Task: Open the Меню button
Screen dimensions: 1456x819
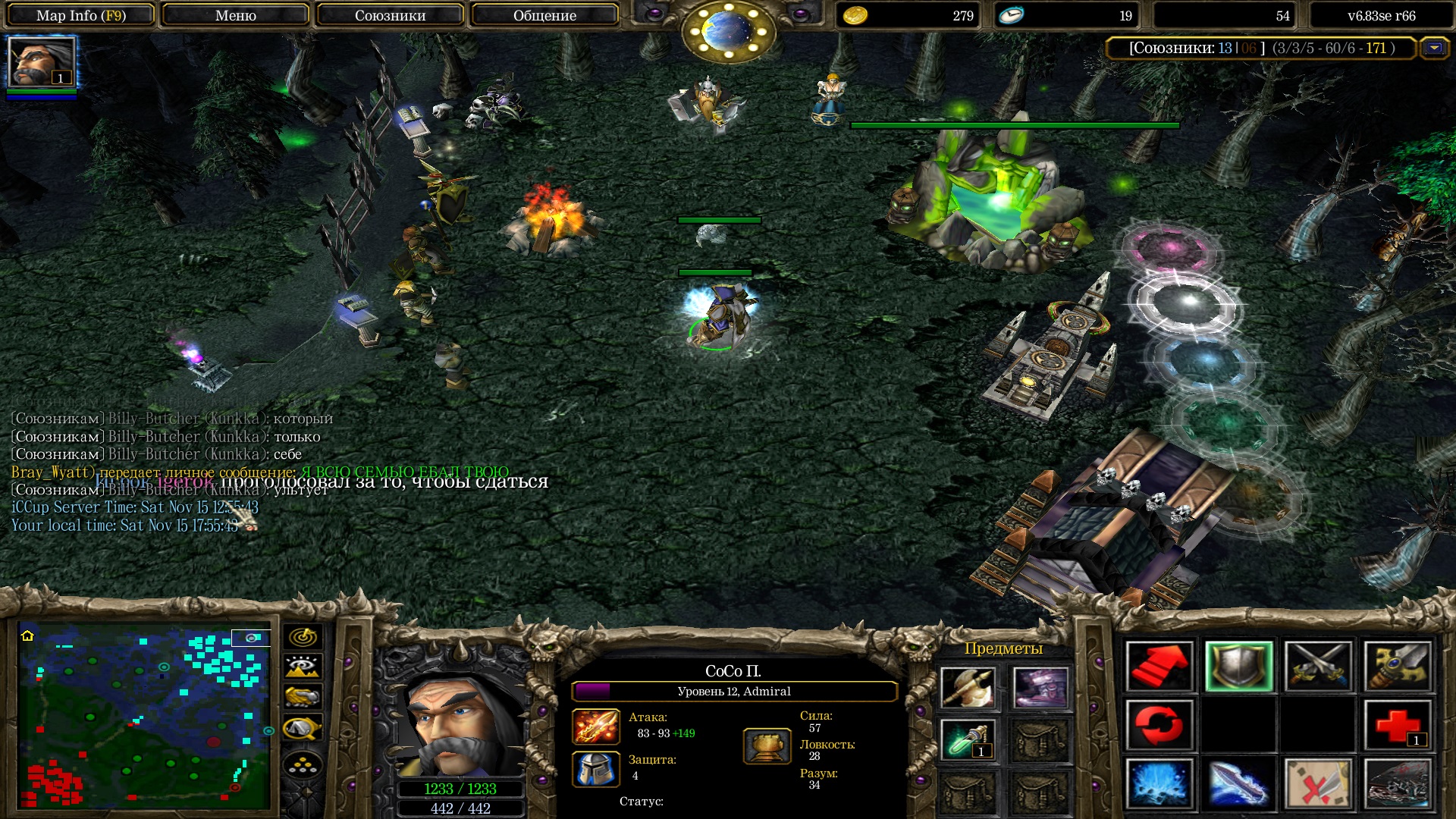Action: [x=235, y=15]
